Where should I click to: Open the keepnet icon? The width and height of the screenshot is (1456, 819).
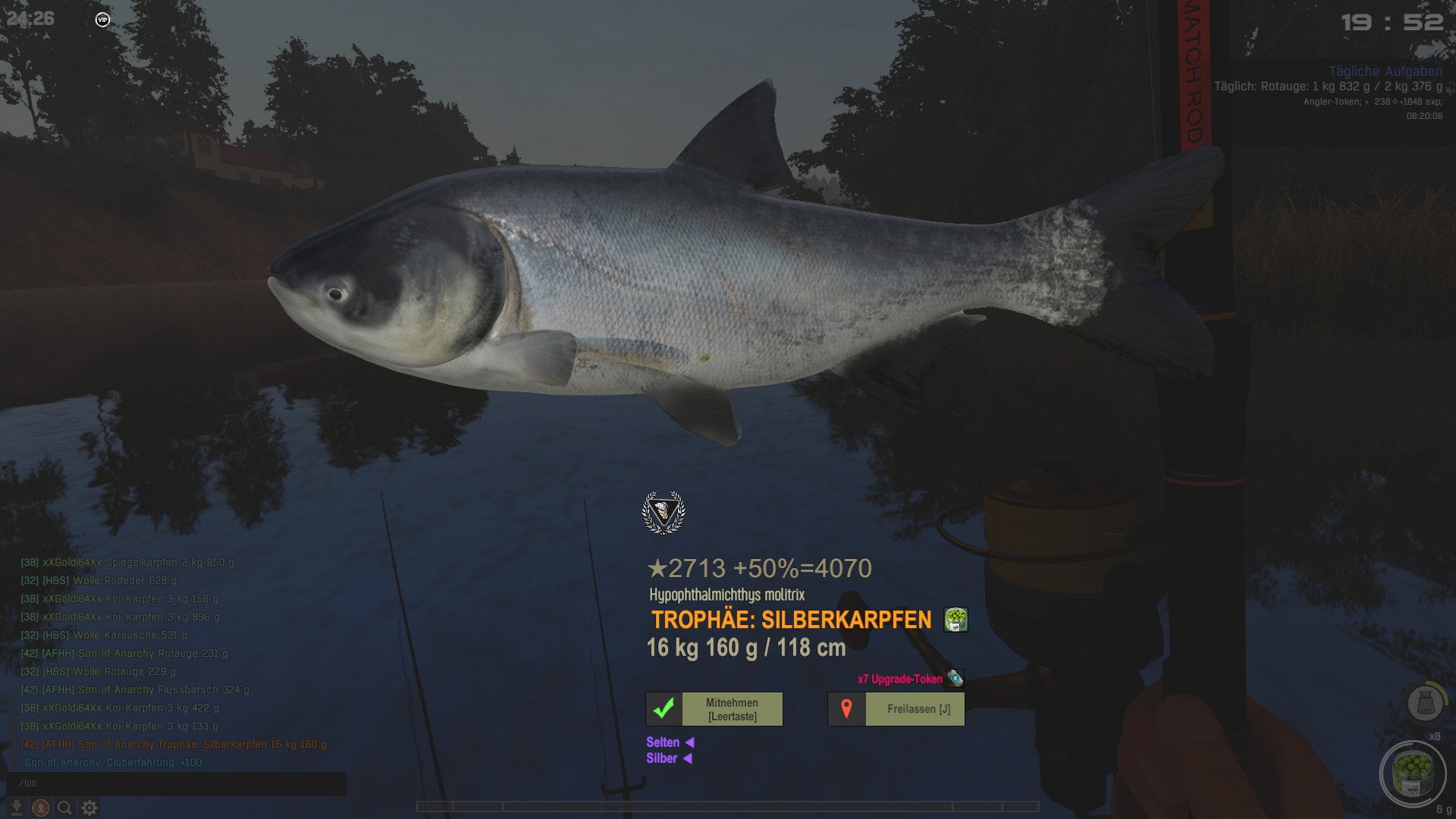[1425, 703]
